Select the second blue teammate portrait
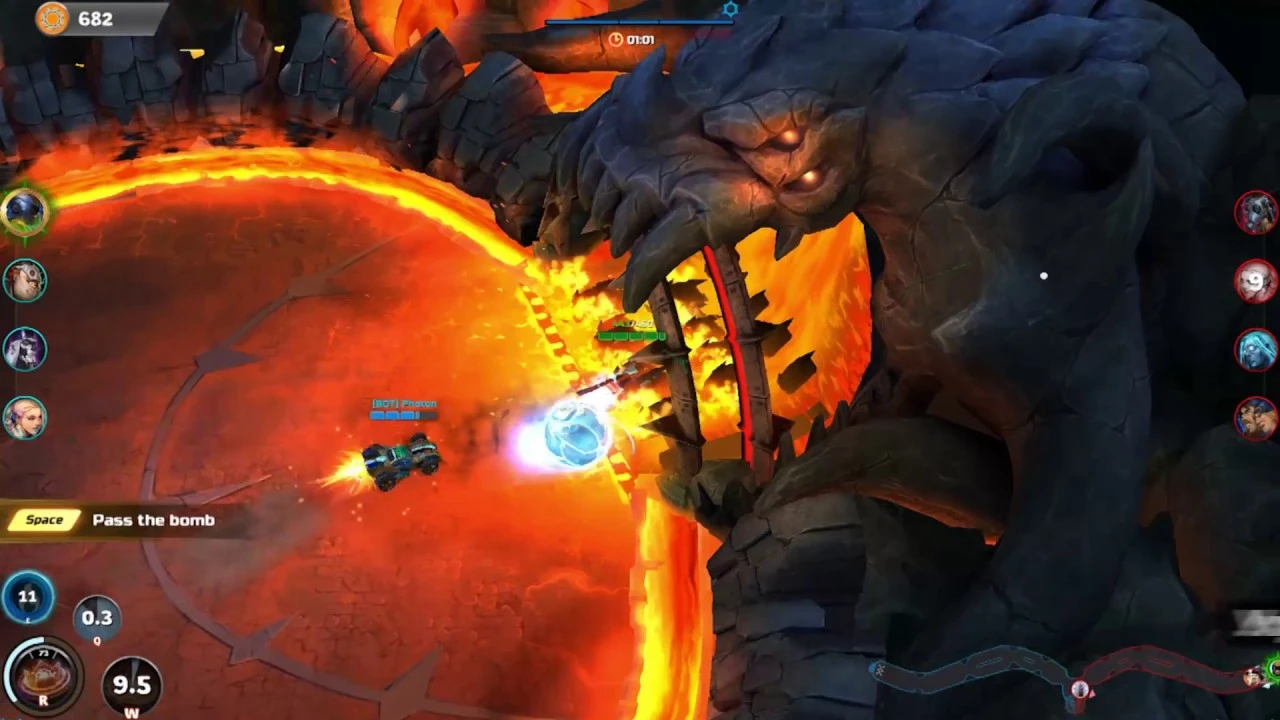 coord(25,280)
